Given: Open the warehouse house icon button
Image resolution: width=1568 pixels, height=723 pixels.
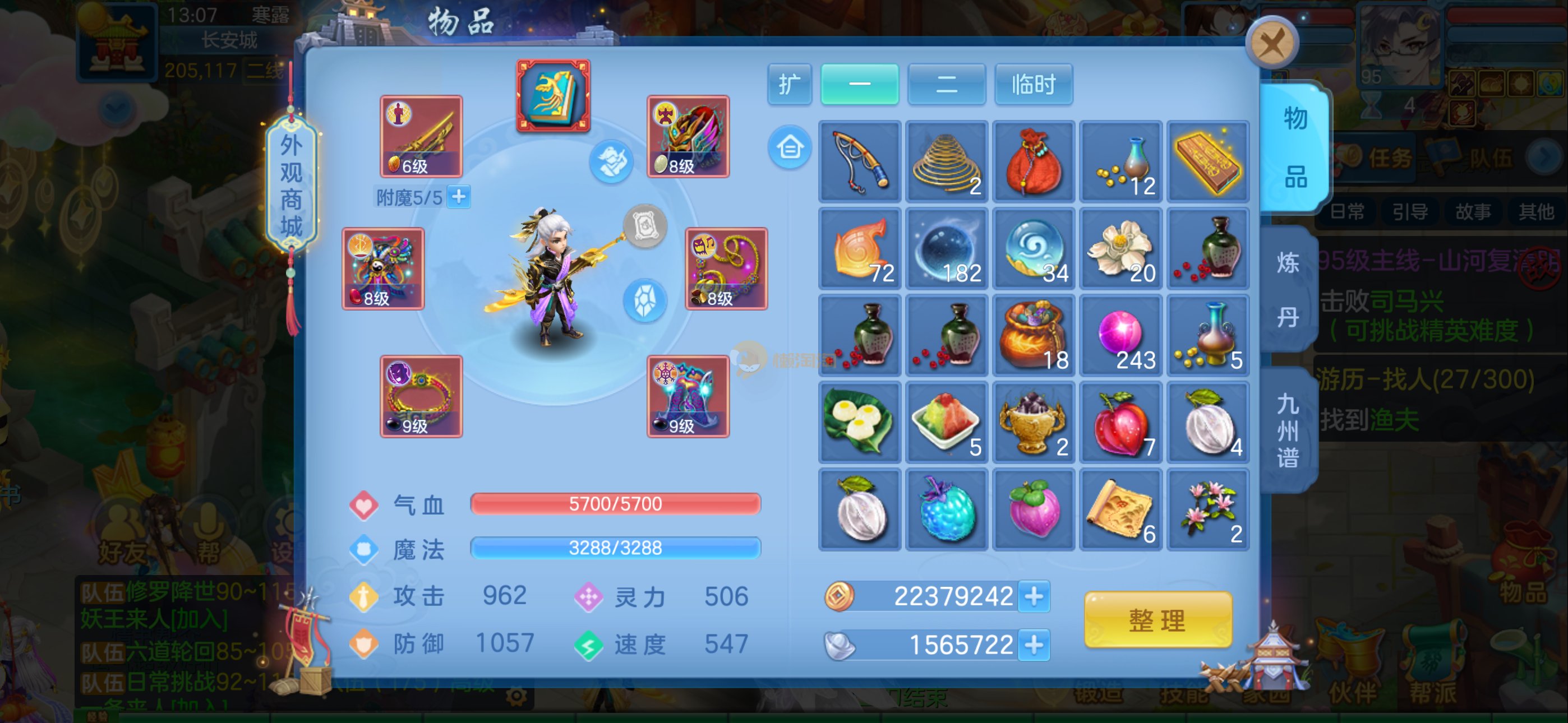Looking at the screenshot, I should click(x=790, y=147).
